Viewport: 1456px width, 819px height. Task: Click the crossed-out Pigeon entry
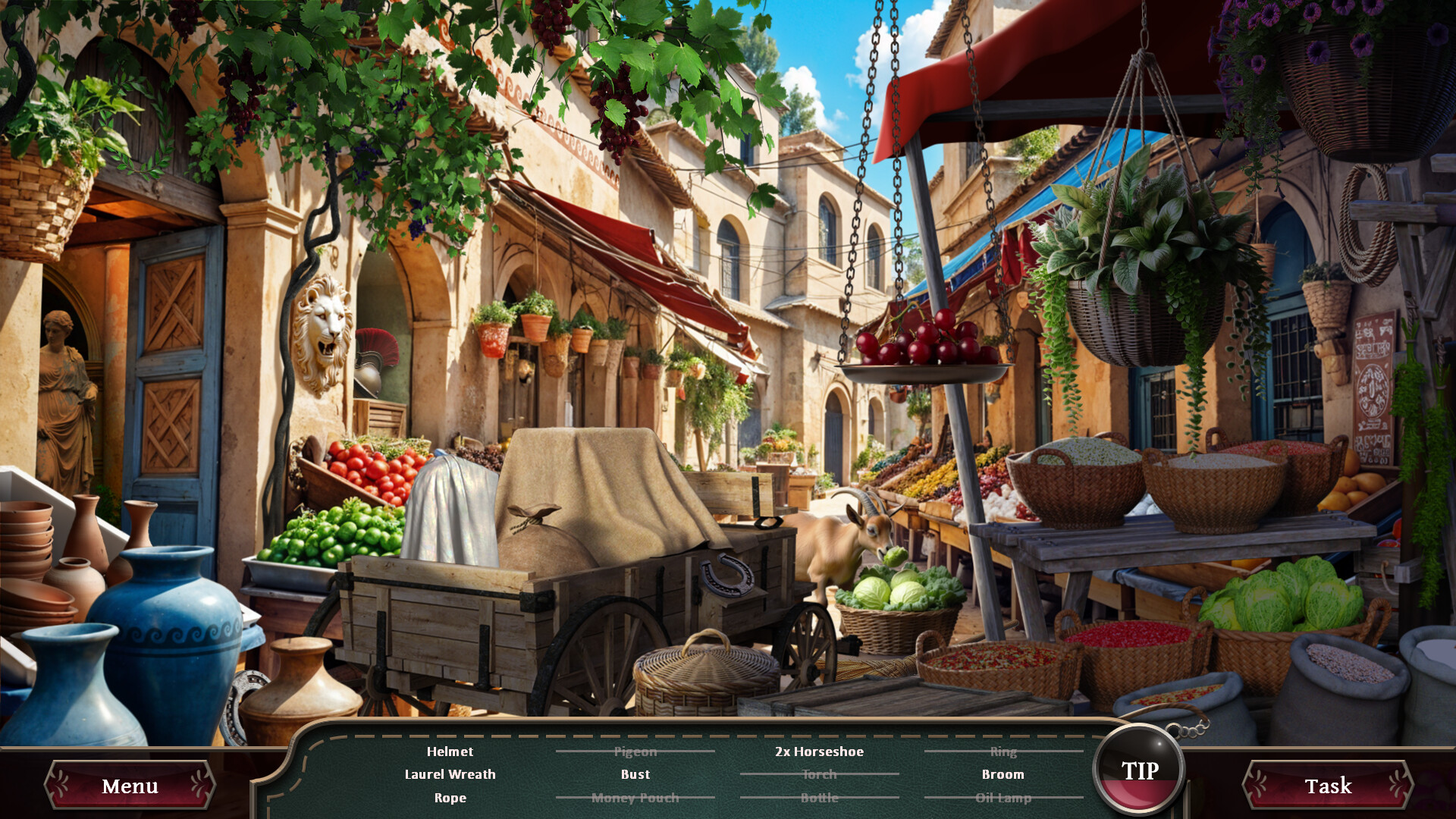635,752
